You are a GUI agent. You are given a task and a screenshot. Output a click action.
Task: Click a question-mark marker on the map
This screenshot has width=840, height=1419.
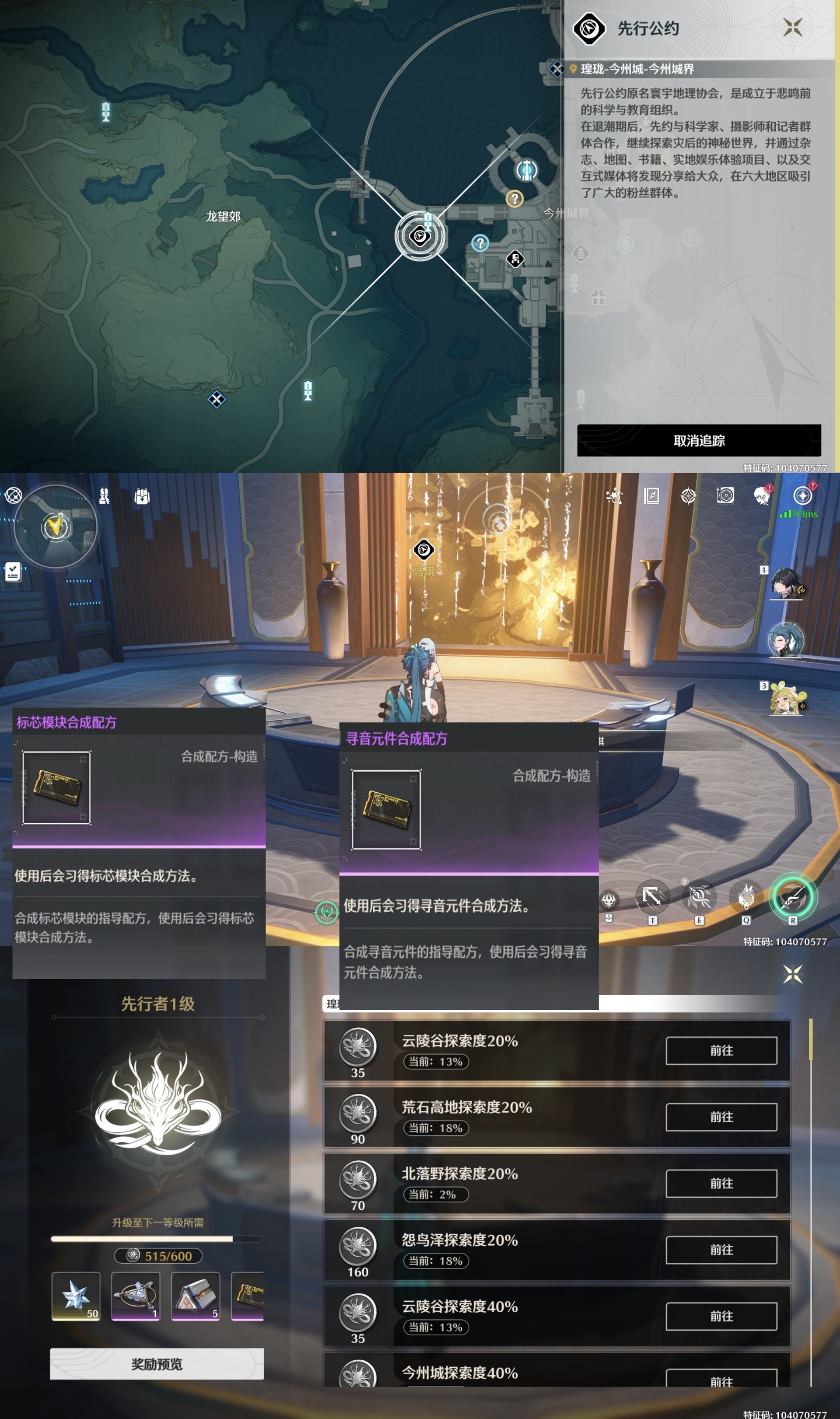pyautogui.click(x=514, y=199)
